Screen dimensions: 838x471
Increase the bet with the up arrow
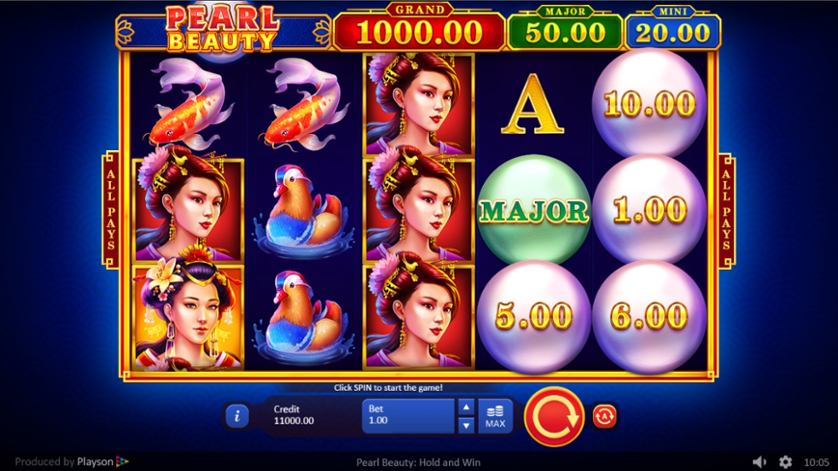(465, 406)
